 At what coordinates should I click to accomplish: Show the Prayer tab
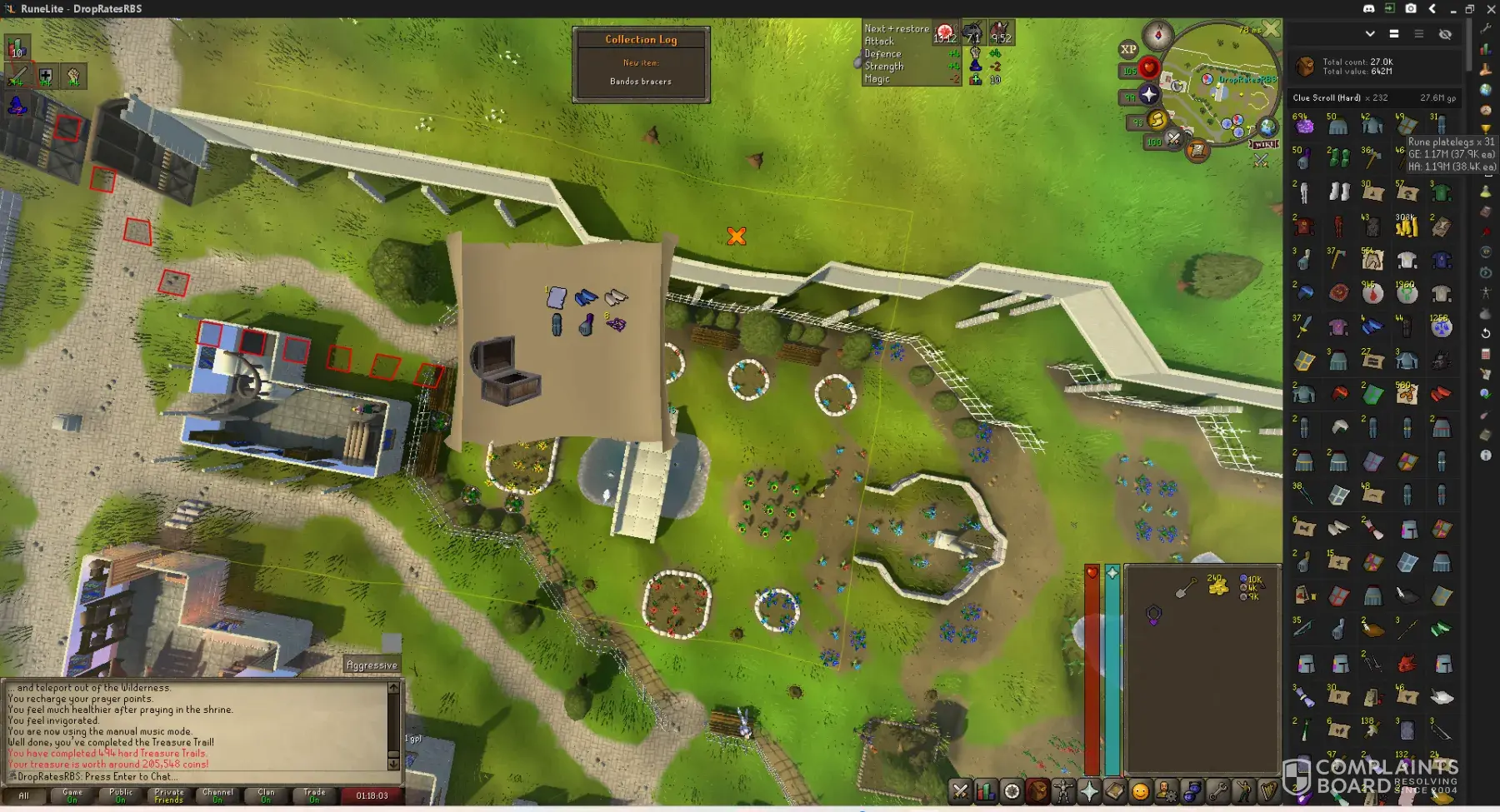tap(1089, 791)
